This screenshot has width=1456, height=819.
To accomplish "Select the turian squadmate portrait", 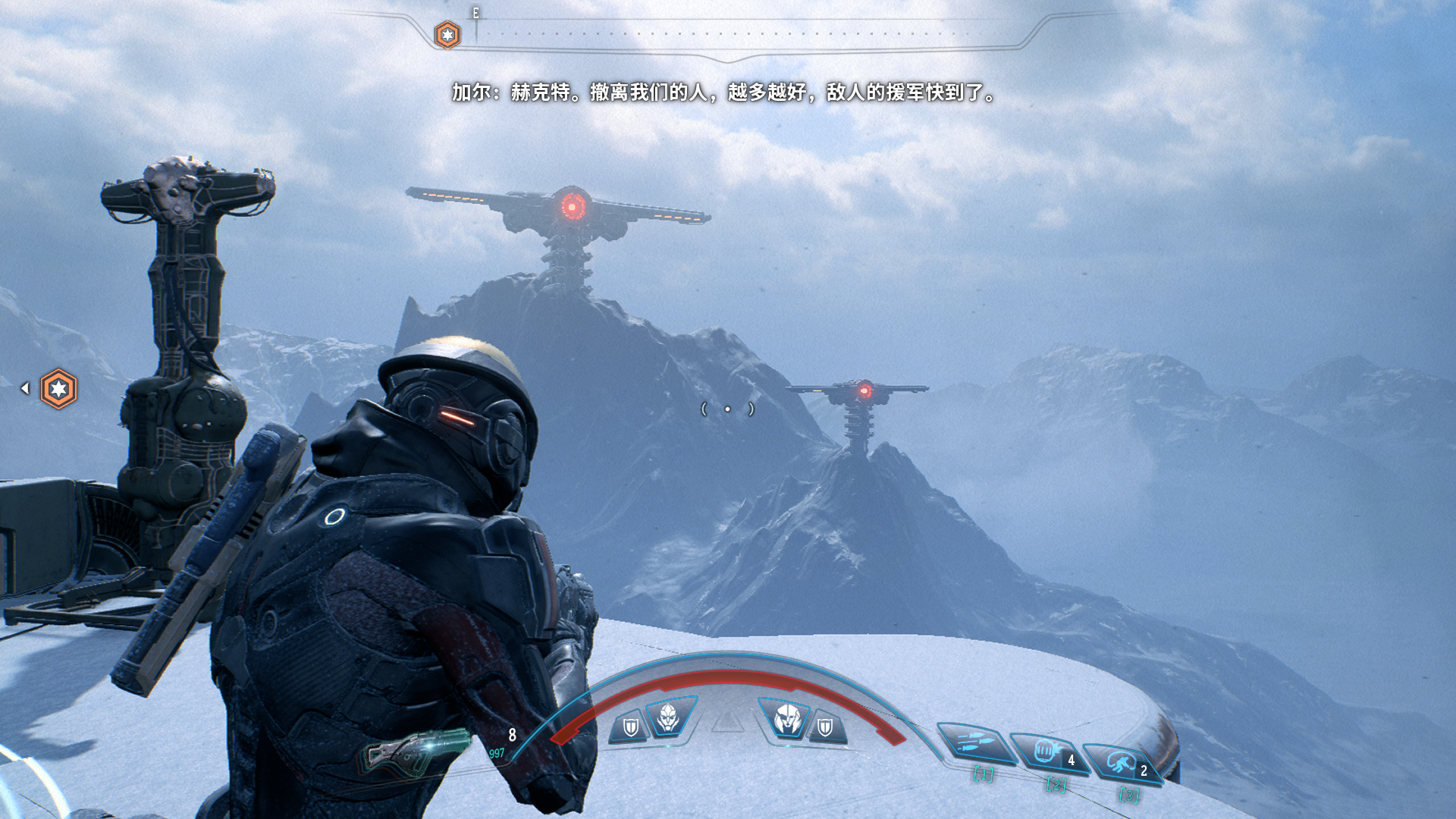I will pyautogui.click(x=669, y=717).
